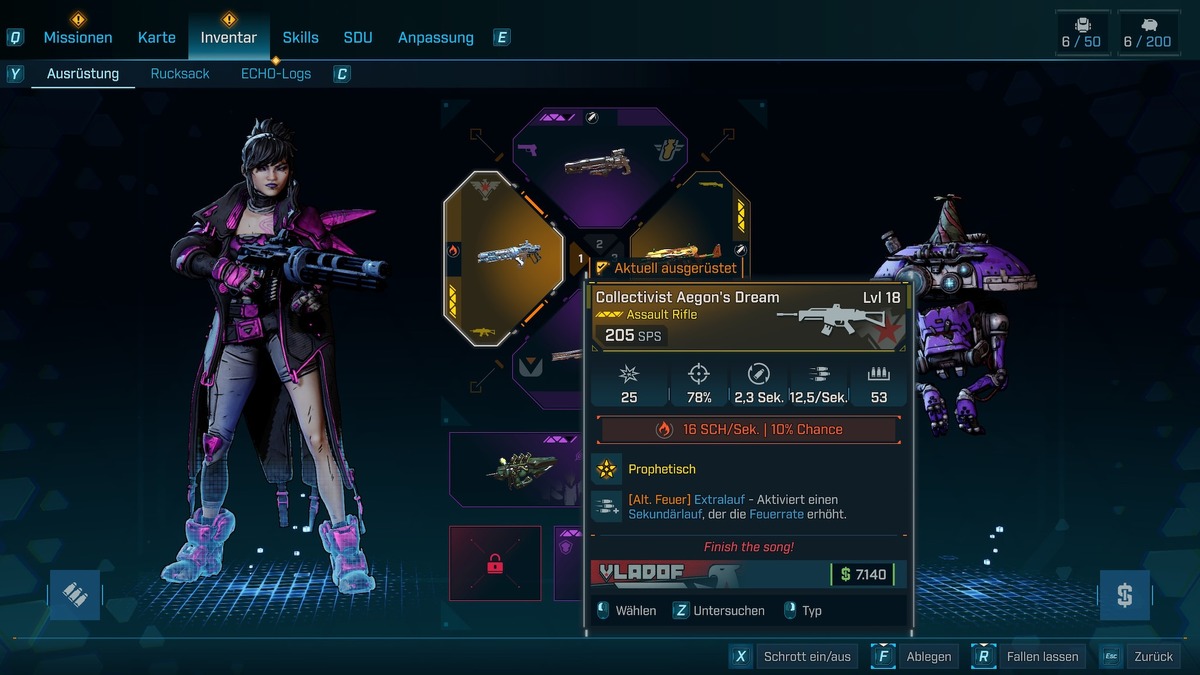This screenshot has height=675, width=1200.
Task: Open the ECHO-Logs sub-tab
Action: (x=276, y=74)
